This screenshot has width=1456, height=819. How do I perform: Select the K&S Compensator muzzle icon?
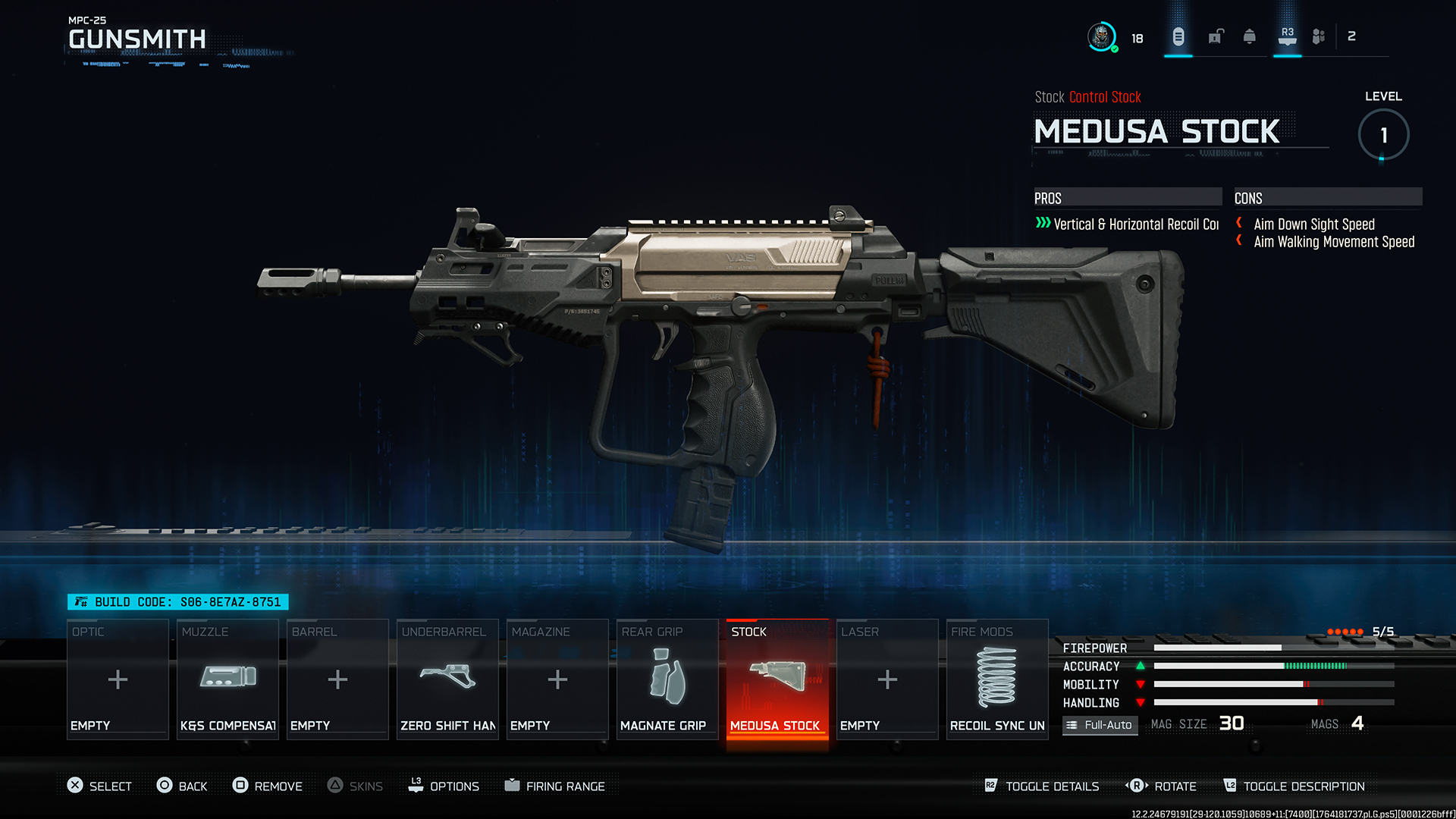[x=227, y=677]
